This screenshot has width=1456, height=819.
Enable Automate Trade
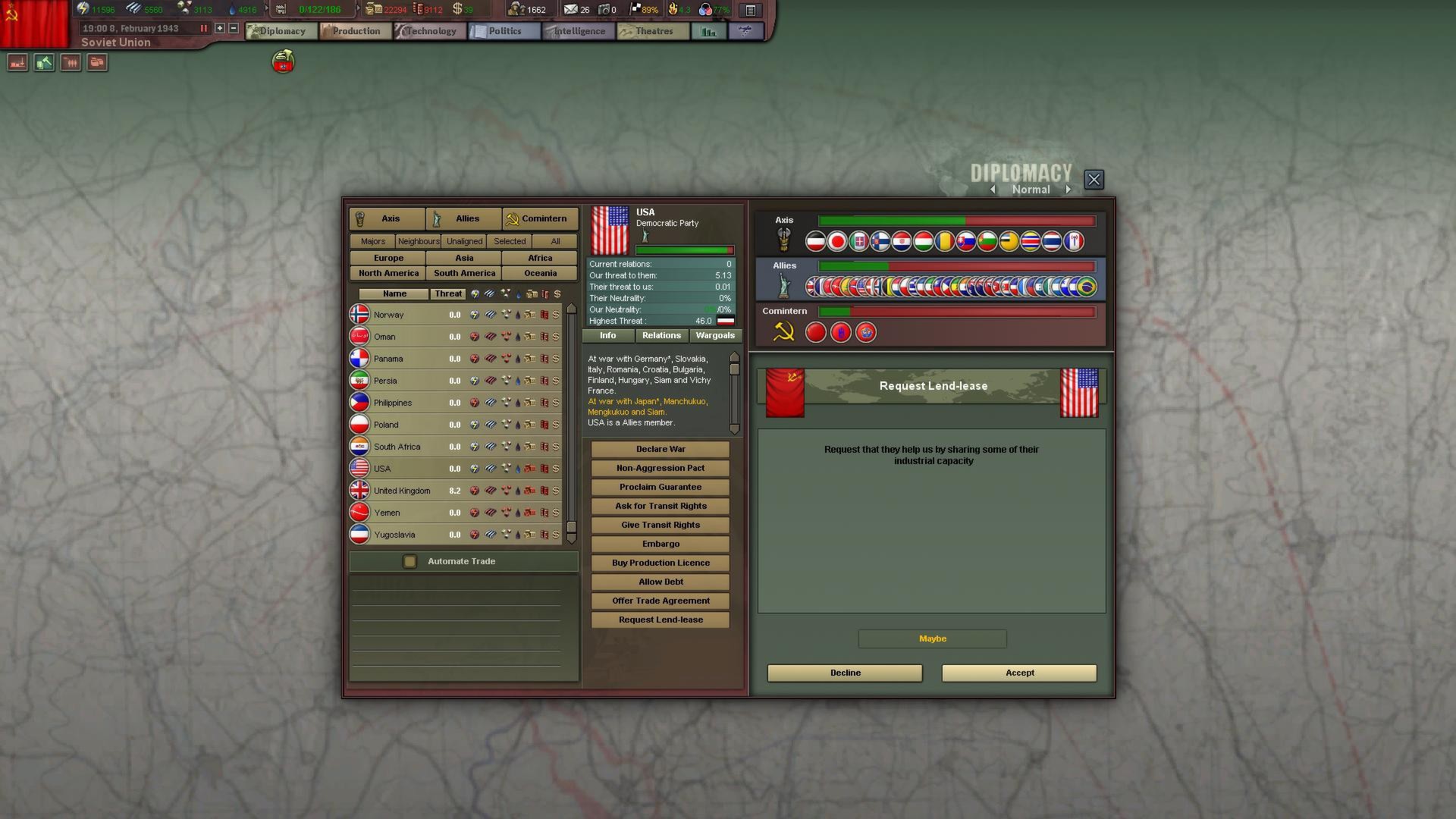pyautogui.click(x=410, y=561)
